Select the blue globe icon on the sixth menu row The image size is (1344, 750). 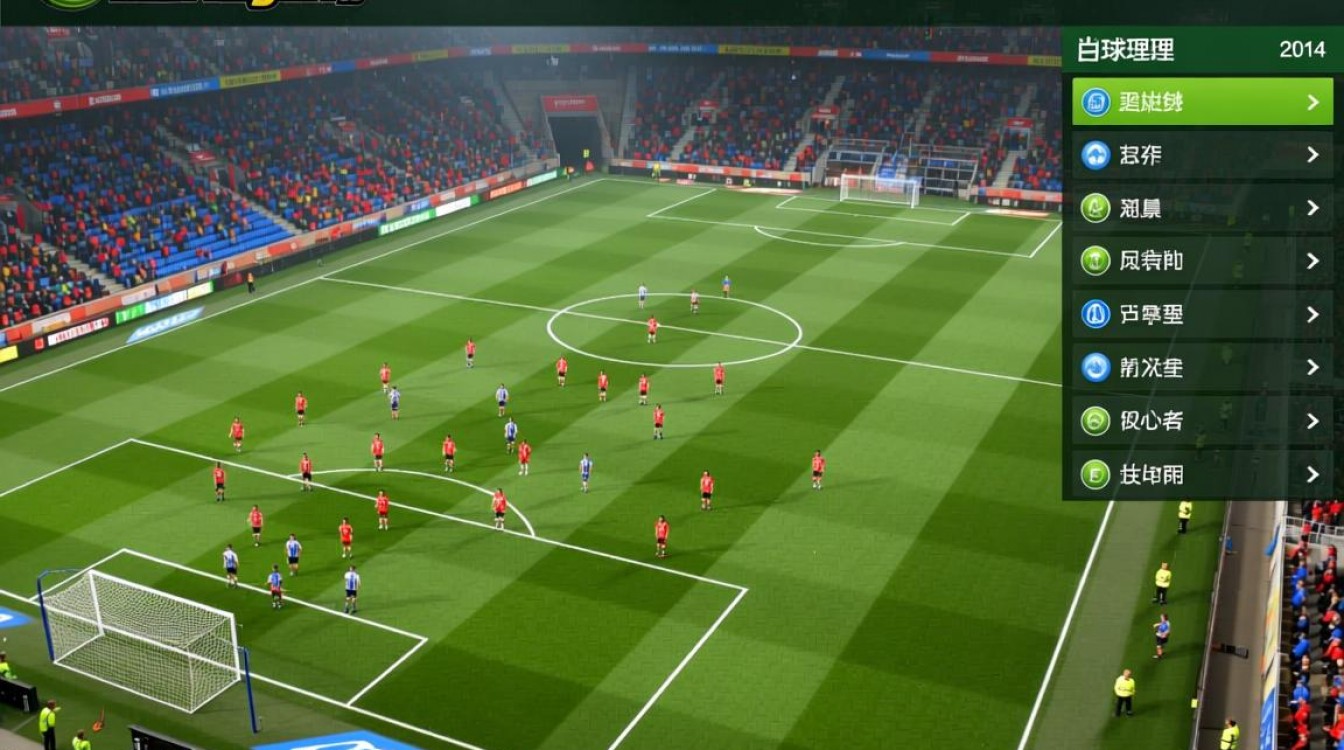[1095, 368]
